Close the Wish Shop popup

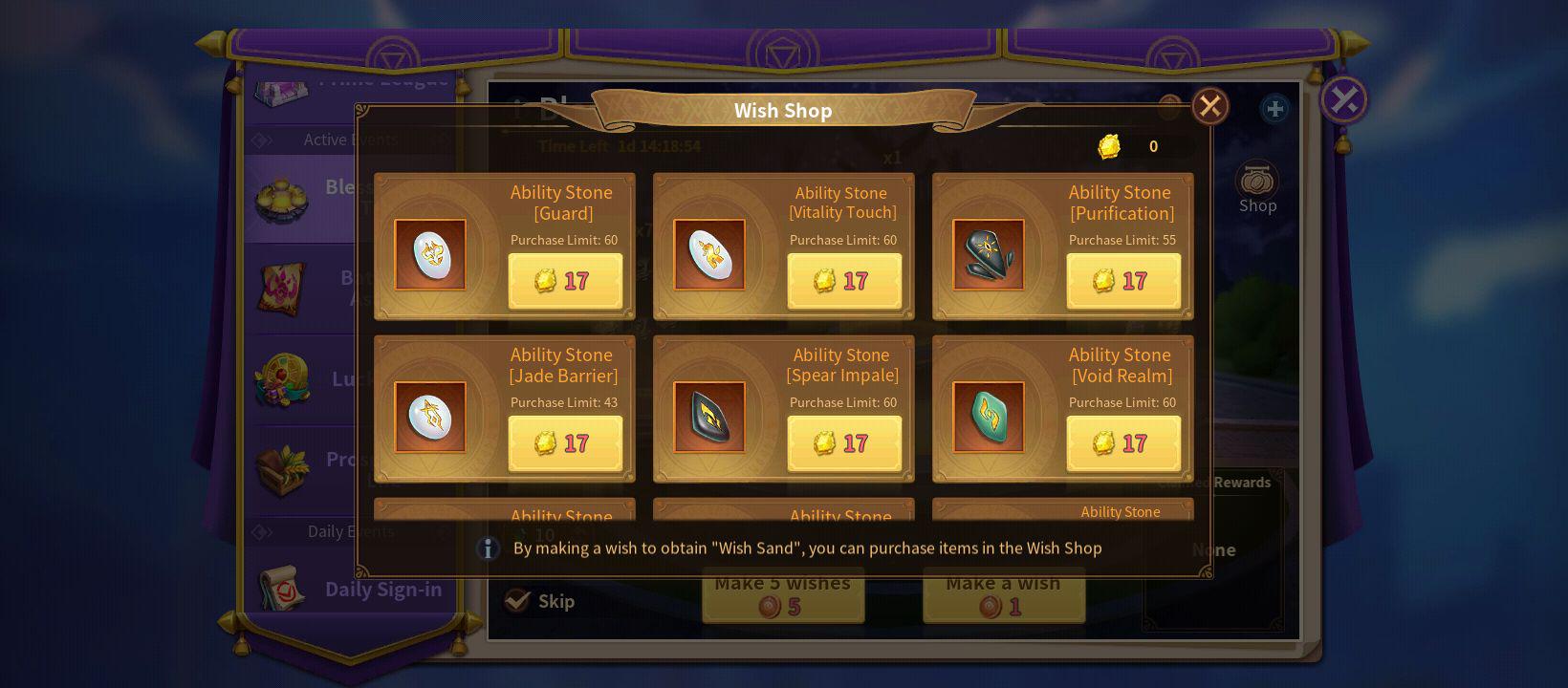[1209, 105]
